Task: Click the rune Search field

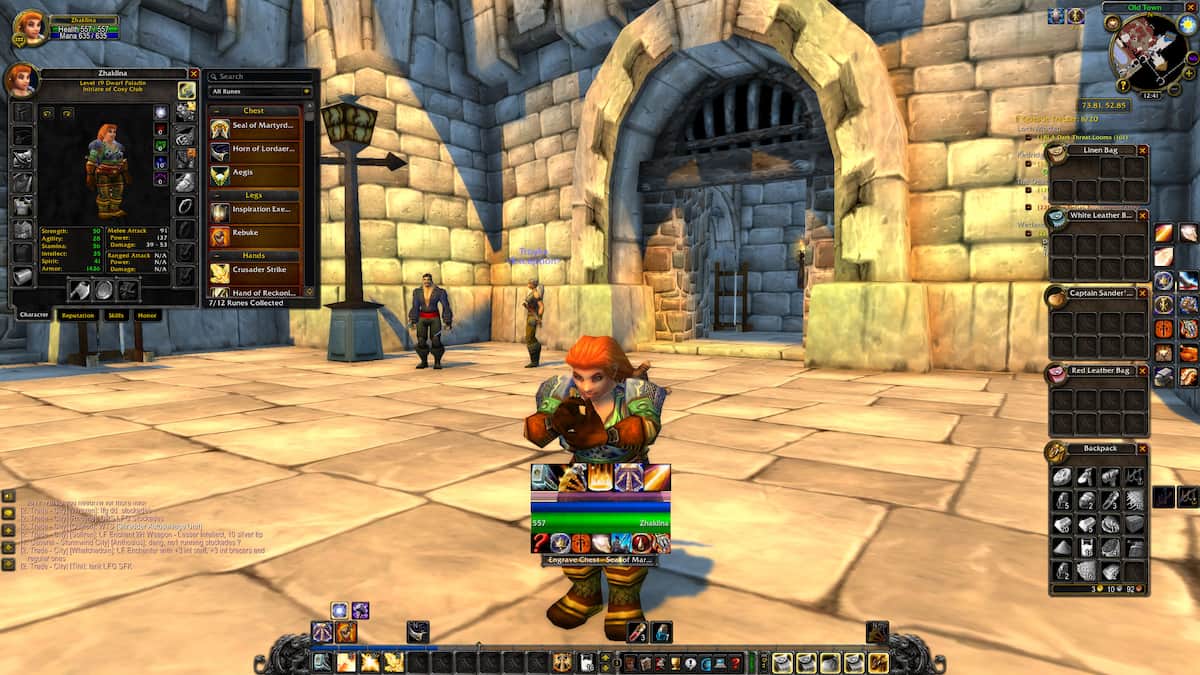Action: [260, 76]
